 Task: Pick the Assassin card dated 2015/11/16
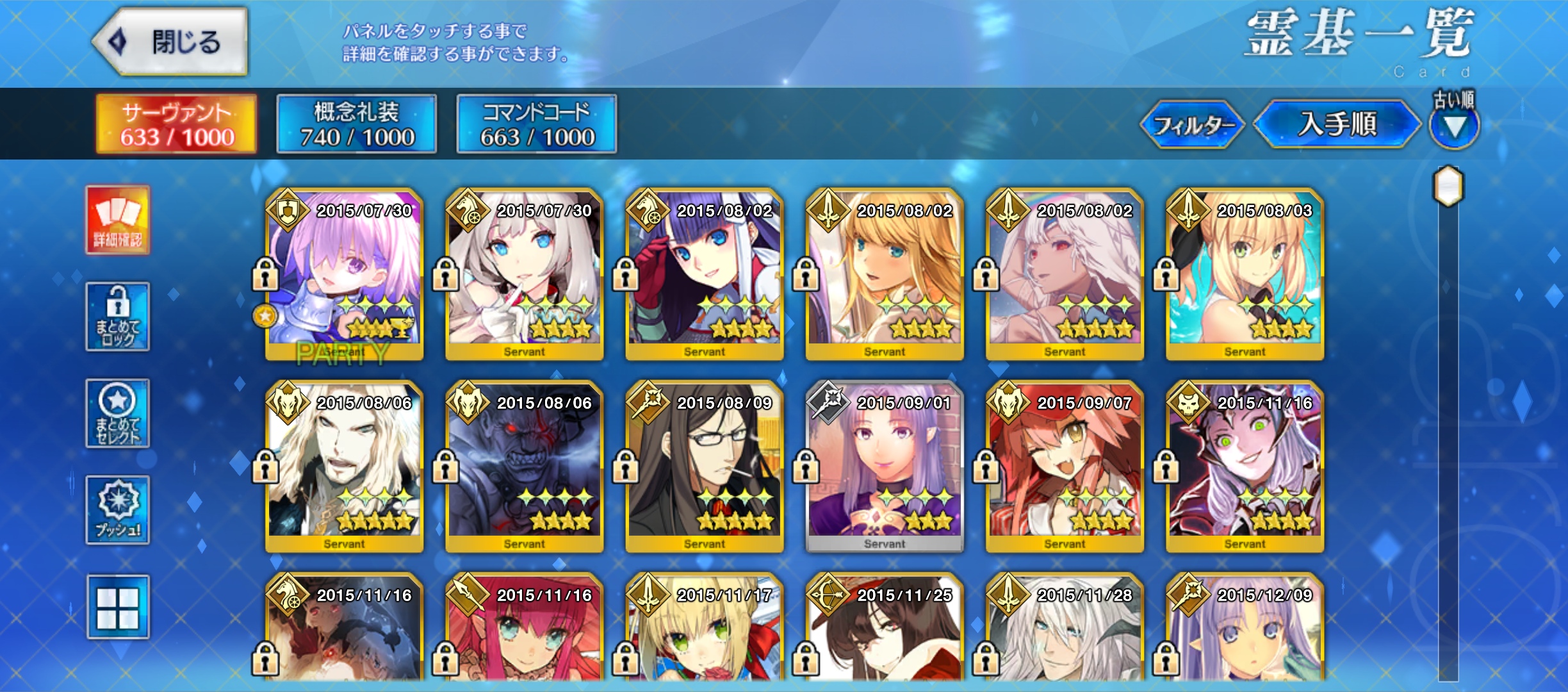(1245, 468)
